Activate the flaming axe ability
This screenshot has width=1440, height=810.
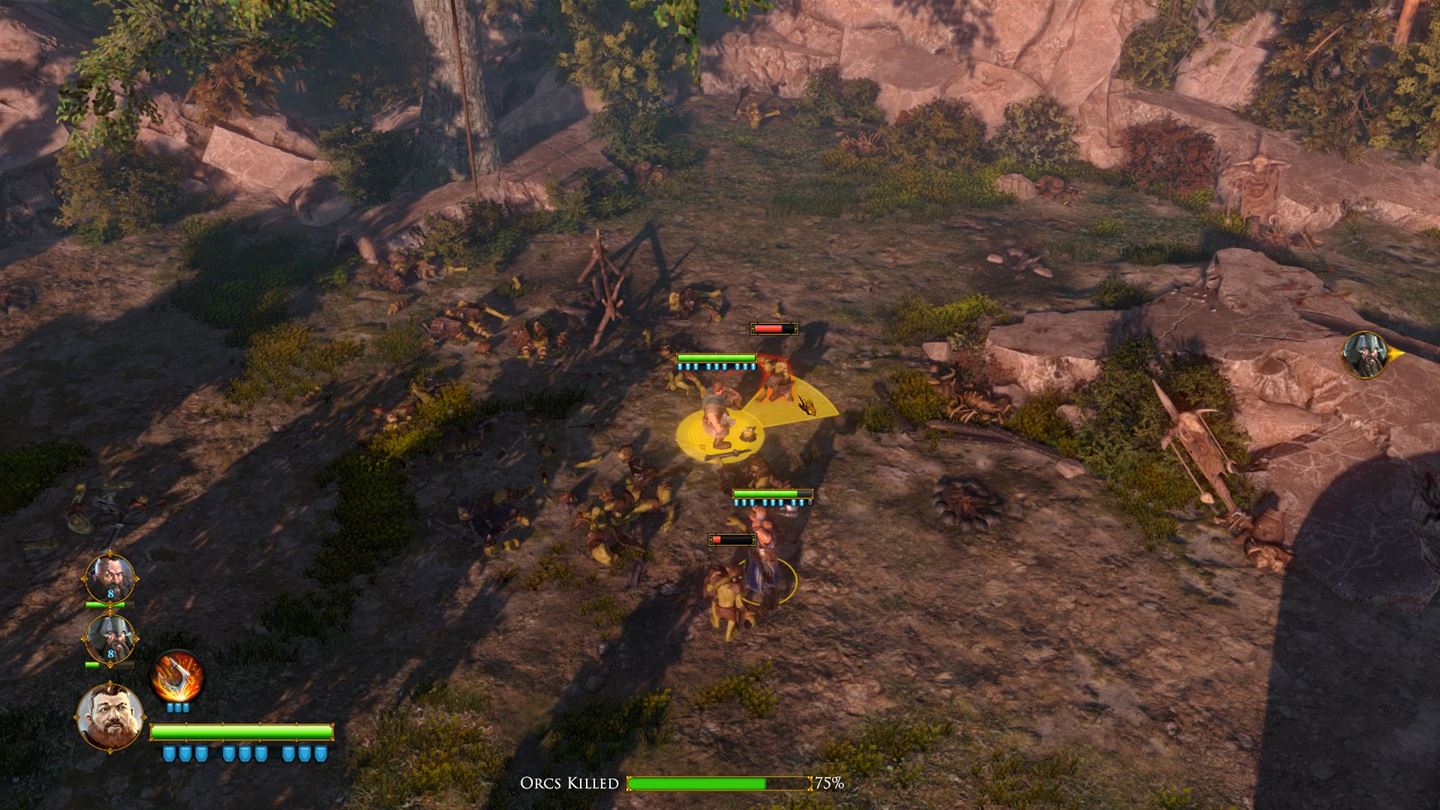coord(177,677)
